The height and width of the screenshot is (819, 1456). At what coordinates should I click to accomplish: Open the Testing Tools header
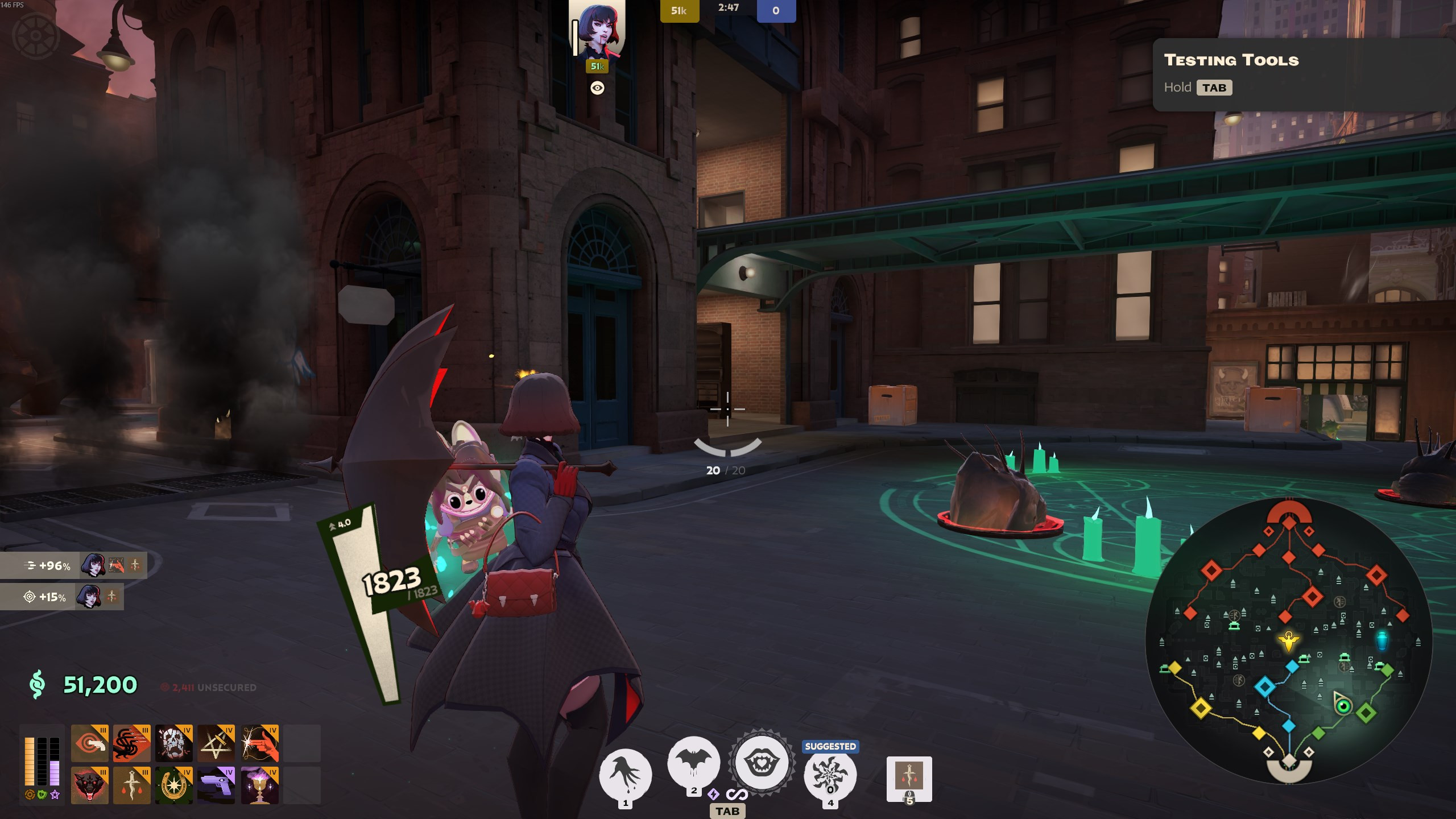(x=1231, y=60)
